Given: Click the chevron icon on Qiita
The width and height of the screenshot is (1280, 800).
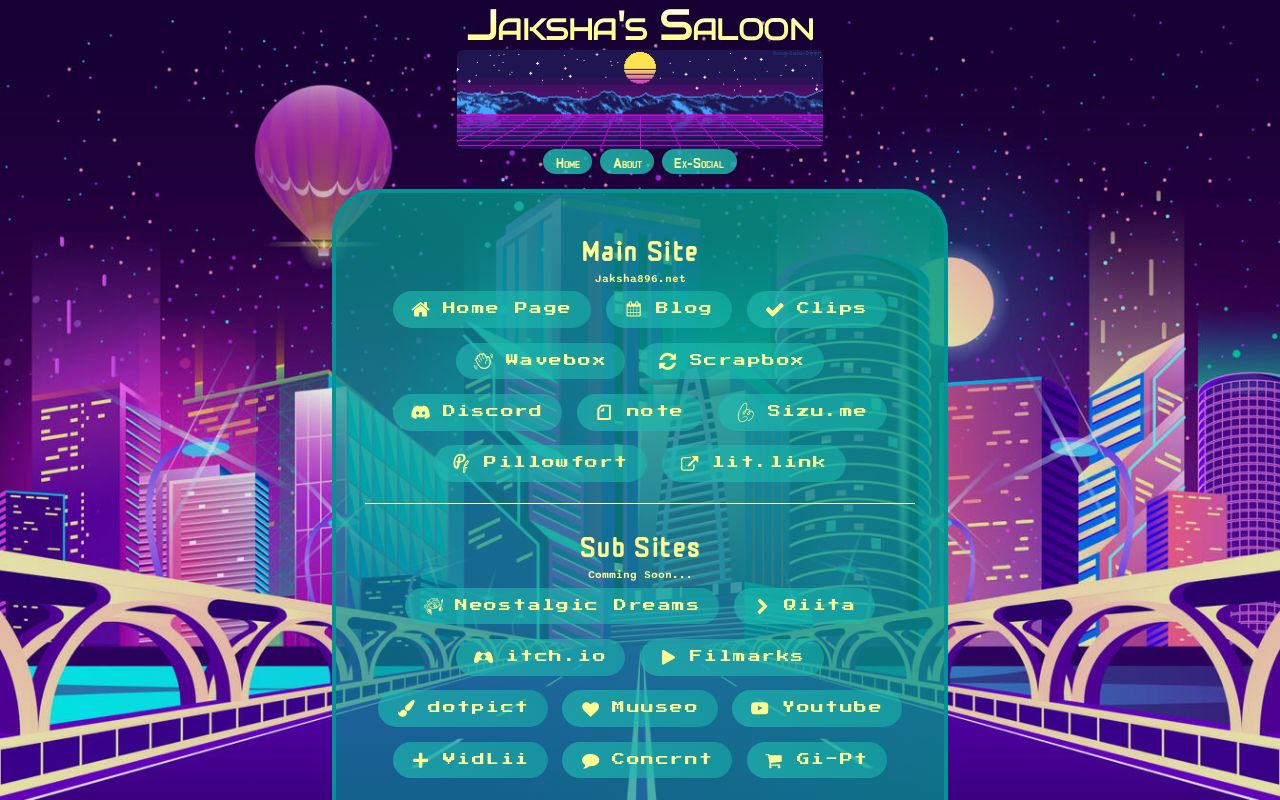Looking at the screenshot, I should pyautogui.click(x=760, y=605).
